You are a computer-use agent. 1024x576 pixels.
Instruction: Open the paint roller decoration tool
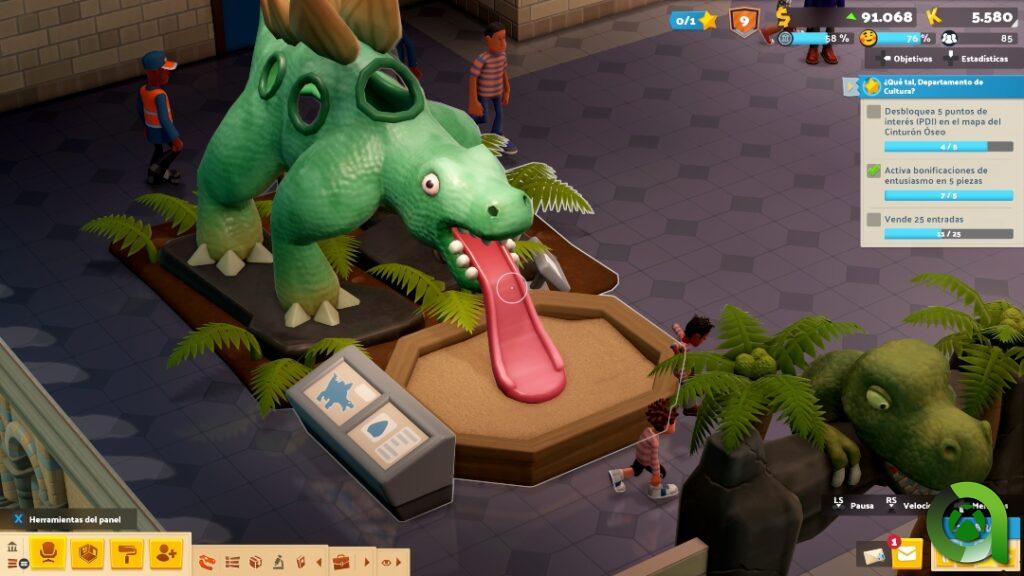[x=127, y=552]
